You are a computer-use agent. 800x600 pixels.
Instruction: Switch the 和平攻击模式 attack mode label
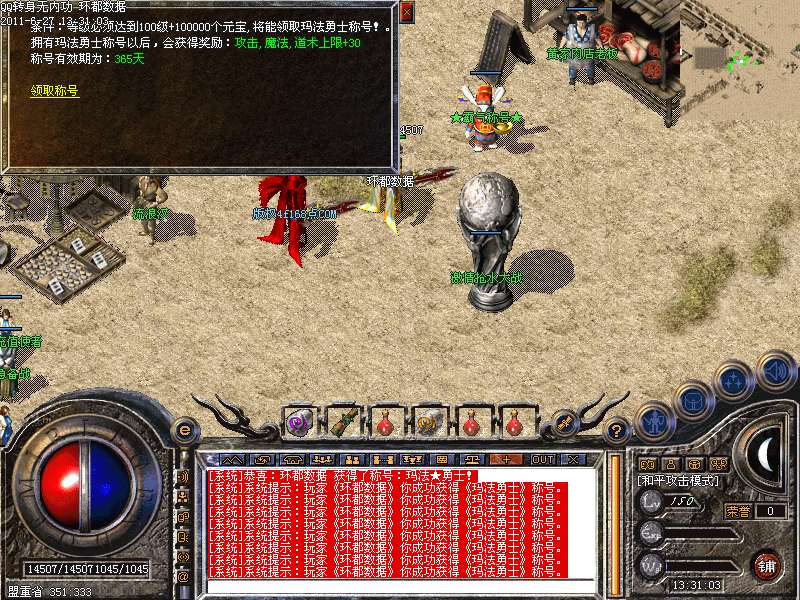pos(678,481)
